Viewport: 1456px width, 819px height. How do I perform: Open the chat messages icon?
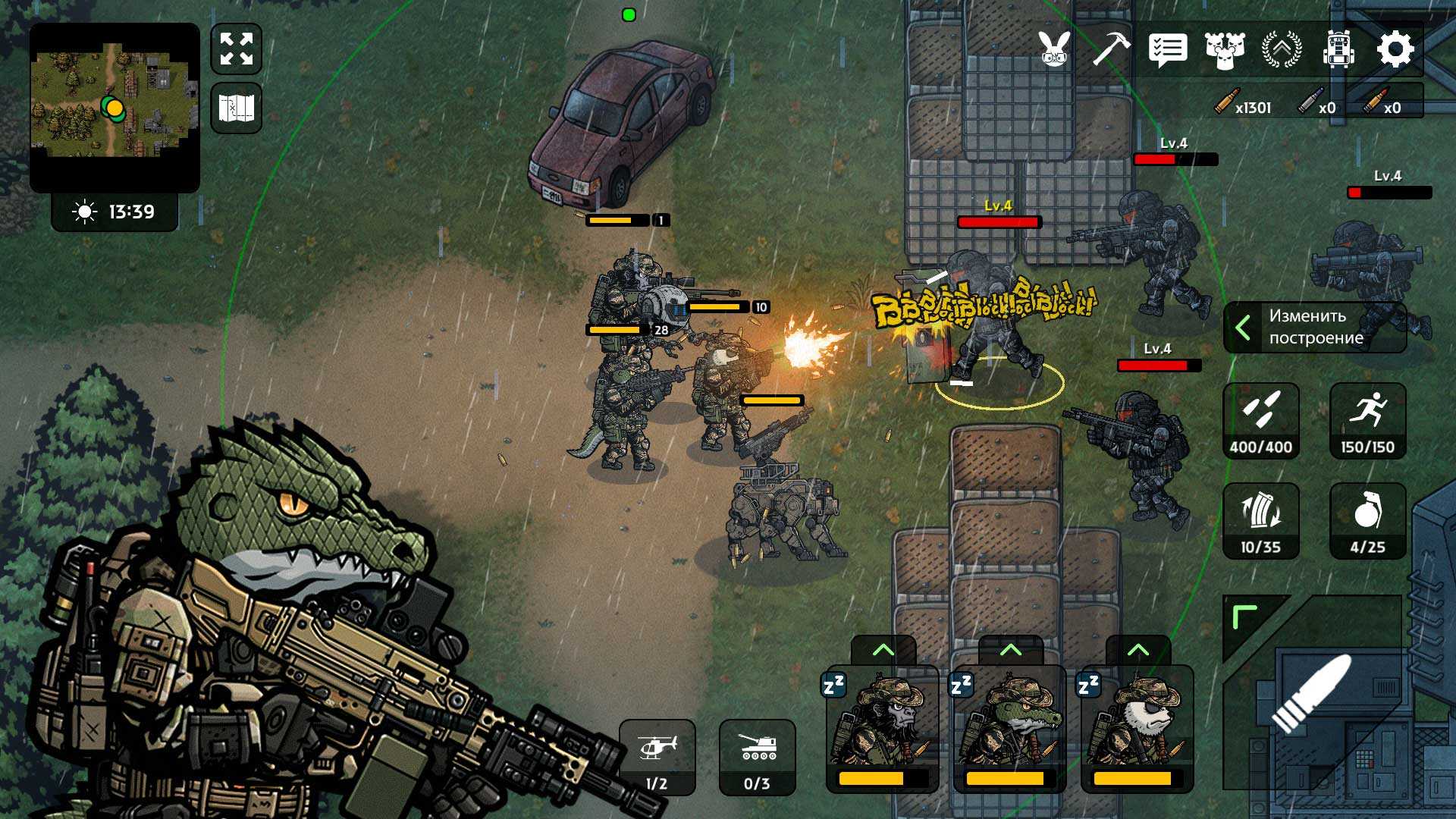(1168, 50)
